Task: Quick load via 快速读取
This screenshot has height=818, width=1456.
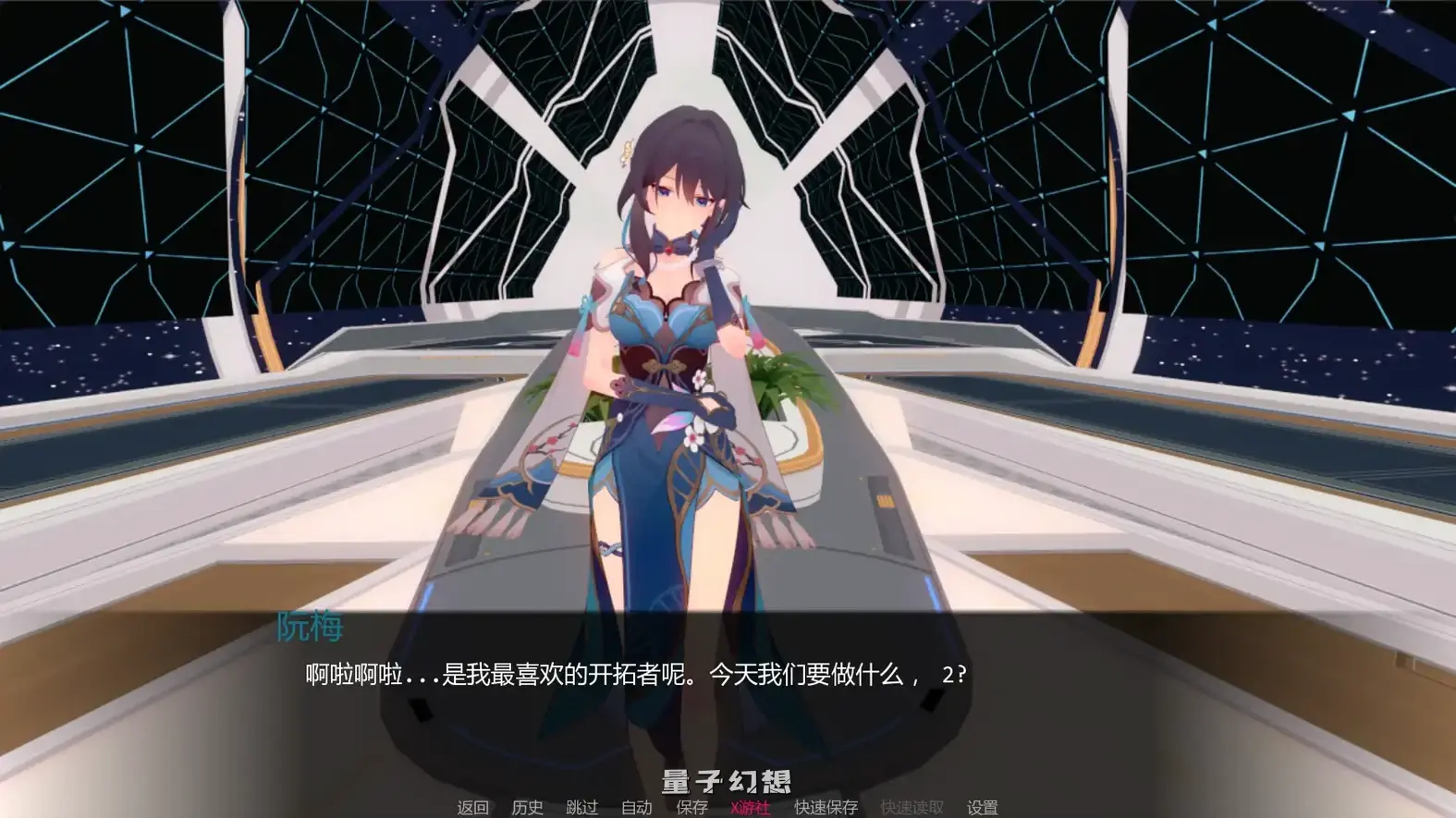Action: pyautogui.click(x=911, y=807)
